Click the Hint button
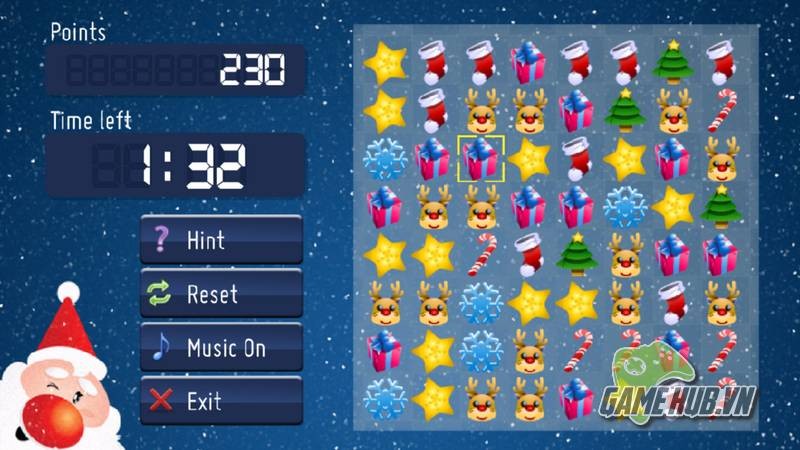 tap(221, 240)
